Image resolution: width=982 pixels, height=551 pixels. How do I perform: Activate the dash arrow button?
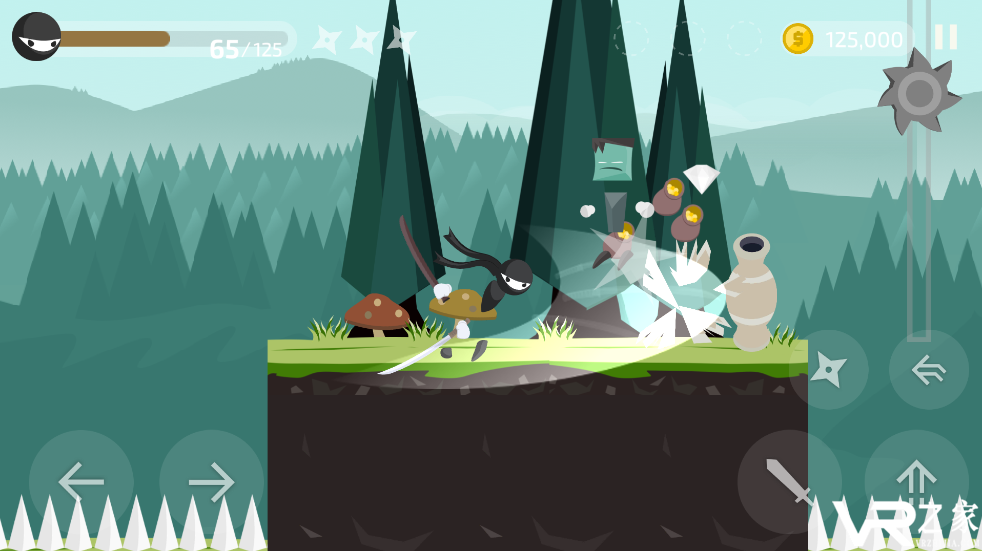pyautogui.click(x=928, y=369)
